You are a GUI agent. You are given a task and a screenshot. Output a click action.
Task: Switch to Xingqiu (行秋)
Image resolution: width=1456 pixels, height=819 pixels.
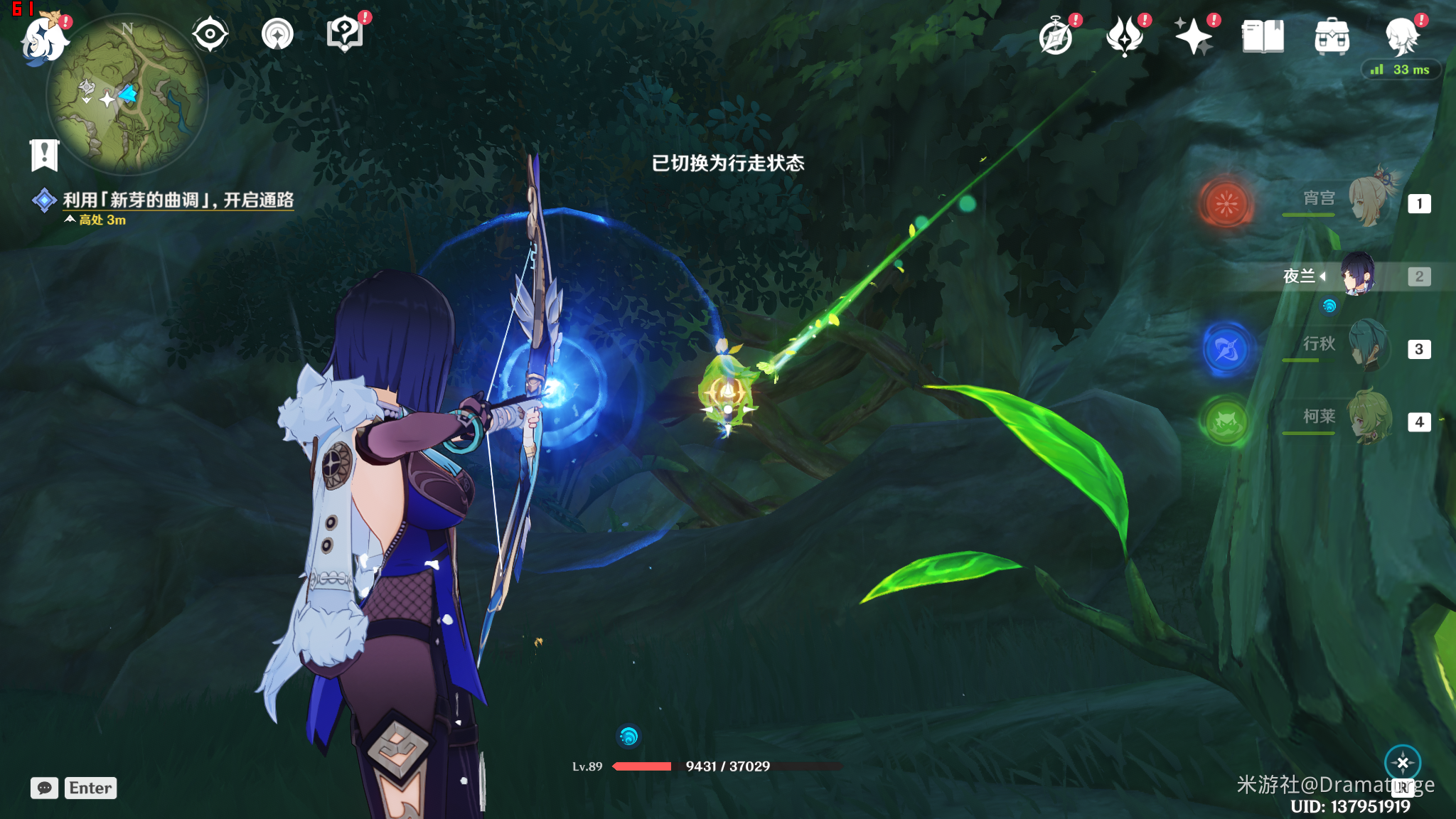[1369, 347]
